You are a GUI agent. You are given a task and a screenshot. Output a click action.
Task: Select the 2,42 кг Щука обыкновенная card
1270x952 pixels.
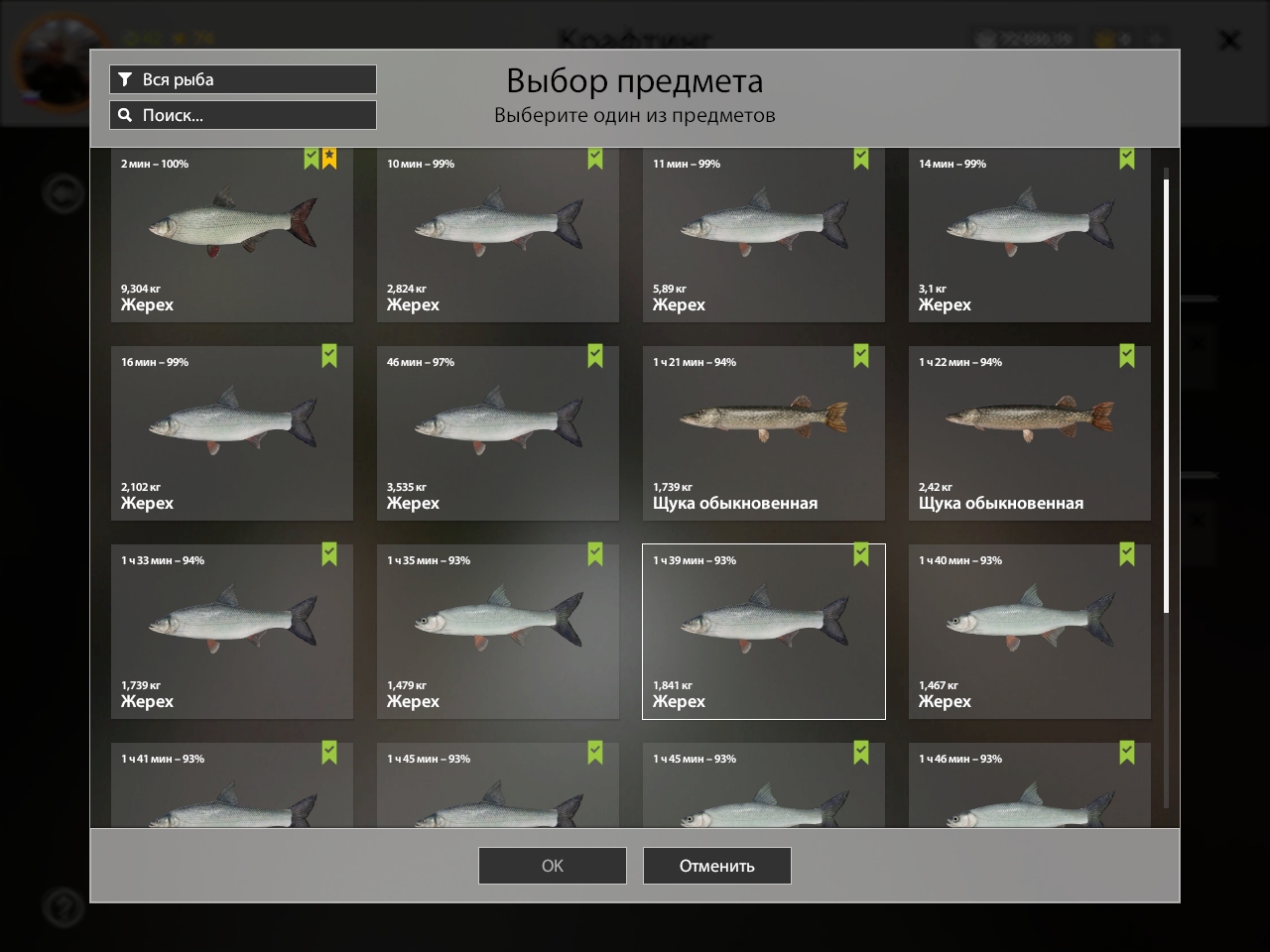click(1030, 433)
